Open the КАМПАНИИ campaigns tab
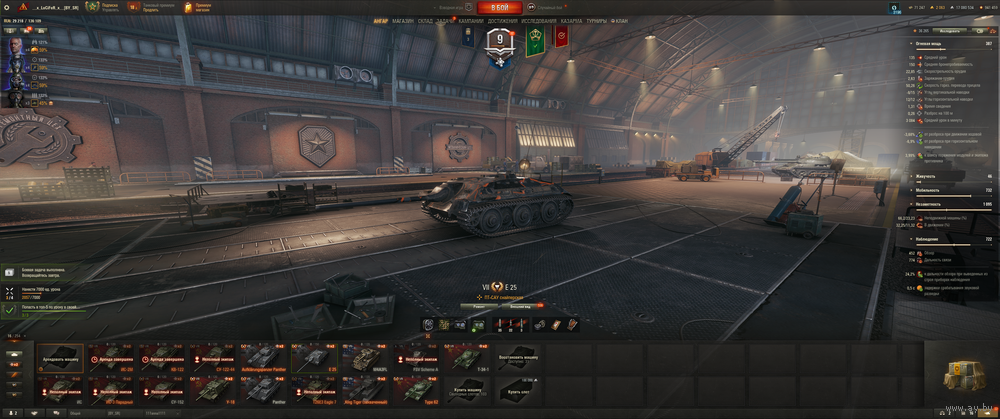 tap(471, 20)
